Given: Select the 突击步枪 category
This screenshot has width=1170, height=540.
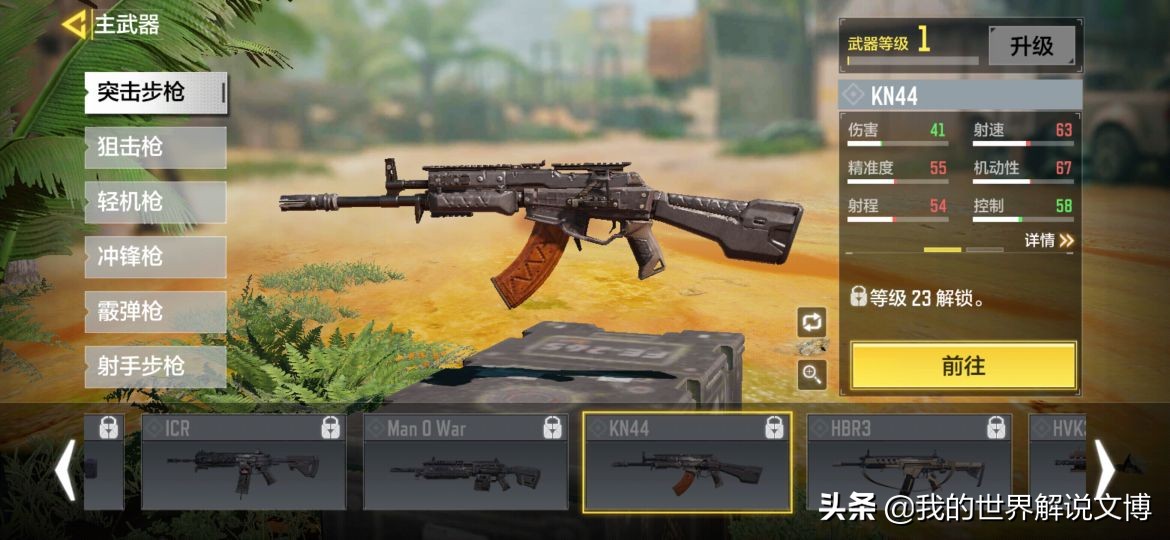Looking at the screenshot, I should pos(154,93).
